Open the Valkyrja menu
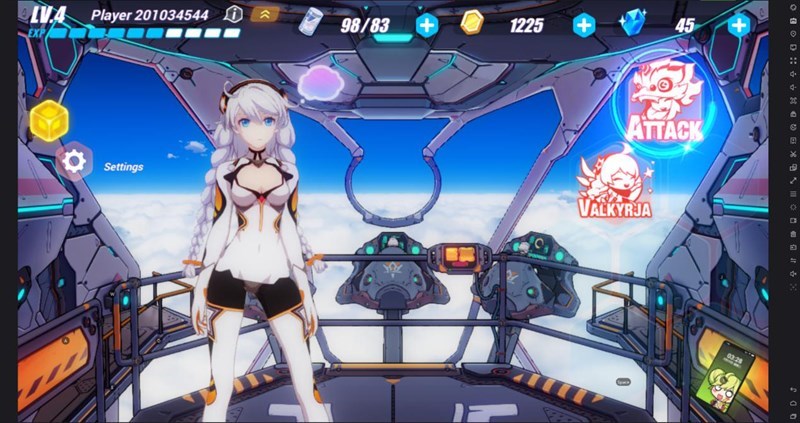This screenshot has height=423, width=800. [614, 187]
